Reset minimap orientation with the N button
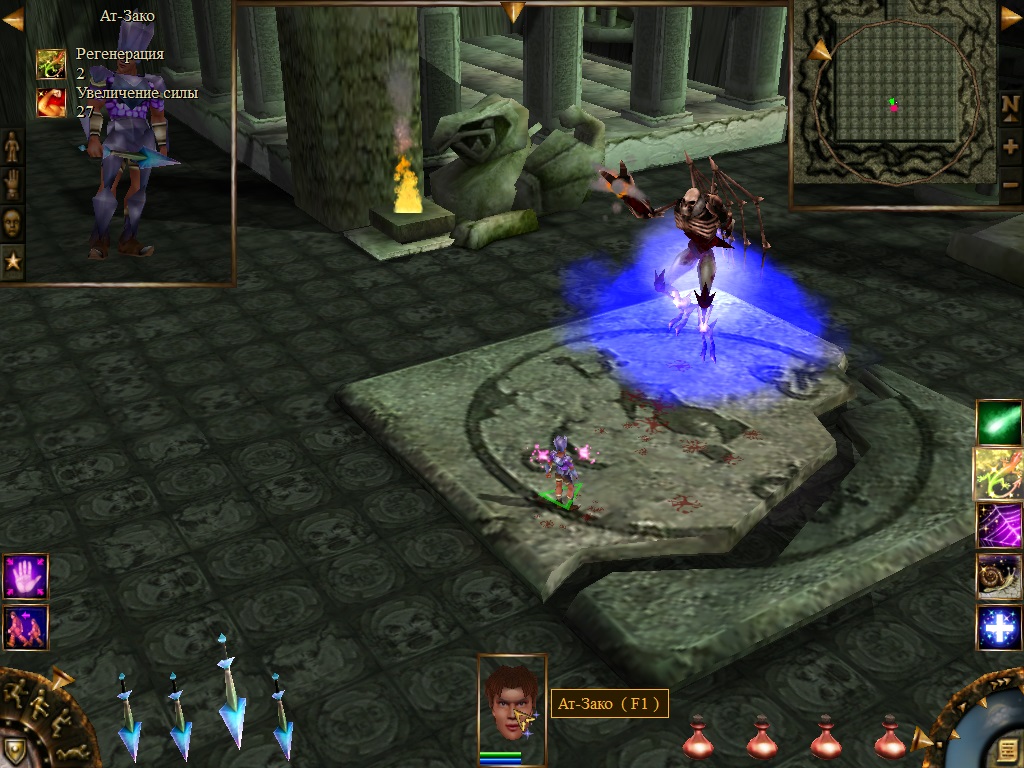Image resolution: width=1024 pixels, height=768 pixels. point(1010,106)
